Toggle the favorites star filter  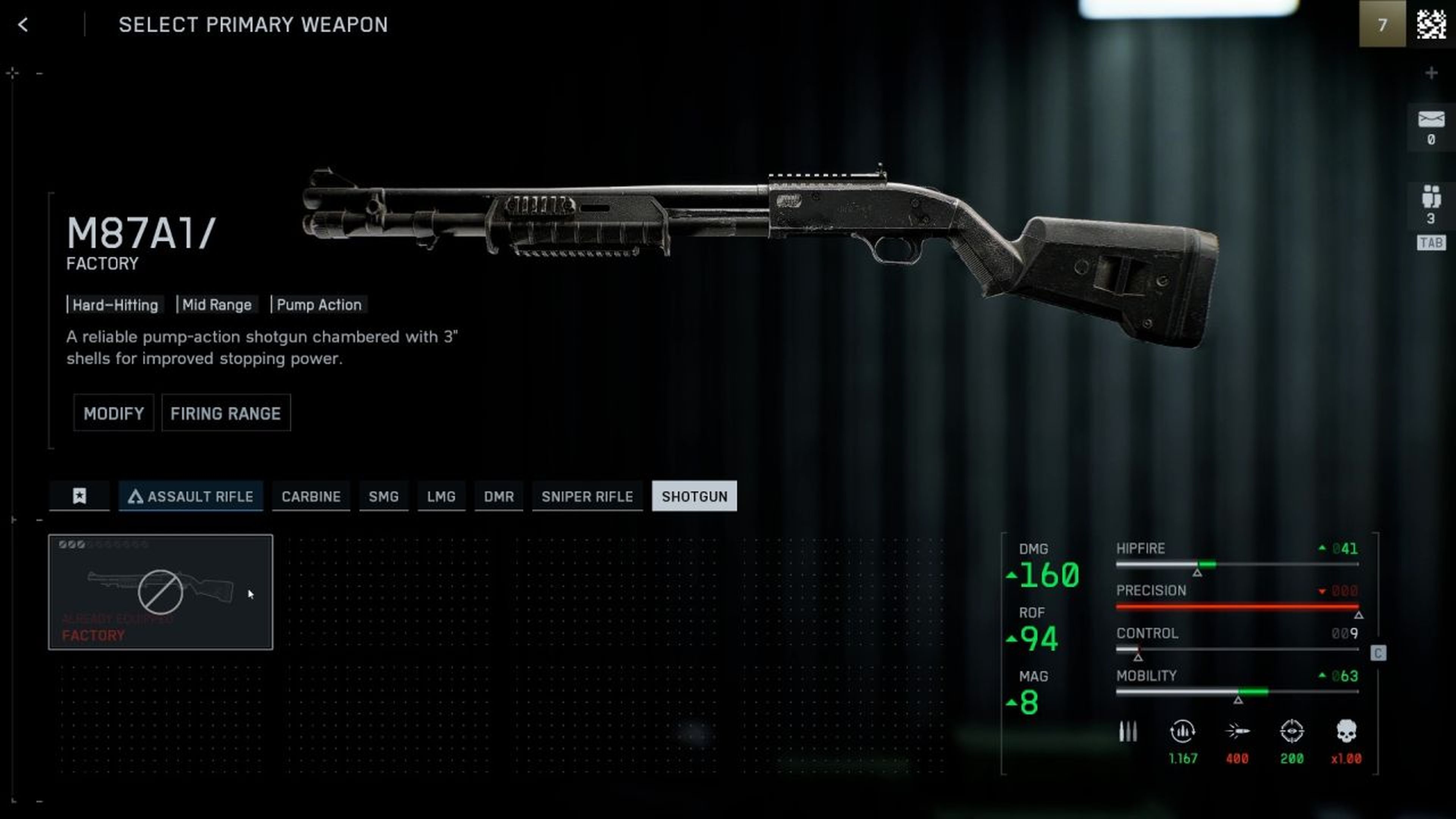pos(80,496)
